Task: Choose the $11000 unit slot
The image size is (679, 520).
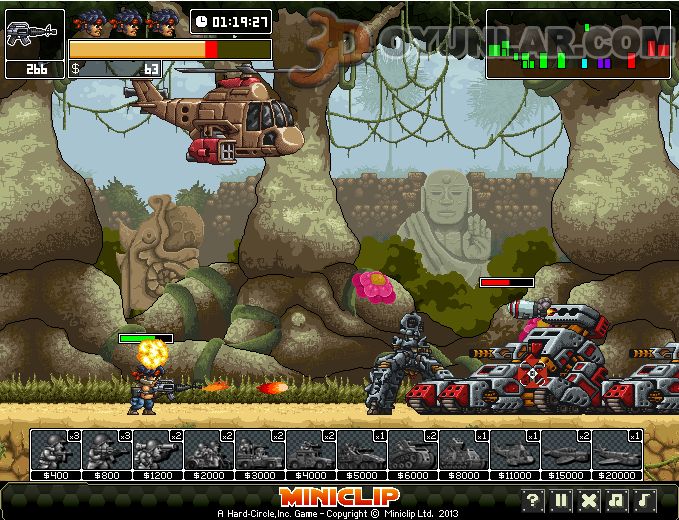Action: (x=515, y=451)
